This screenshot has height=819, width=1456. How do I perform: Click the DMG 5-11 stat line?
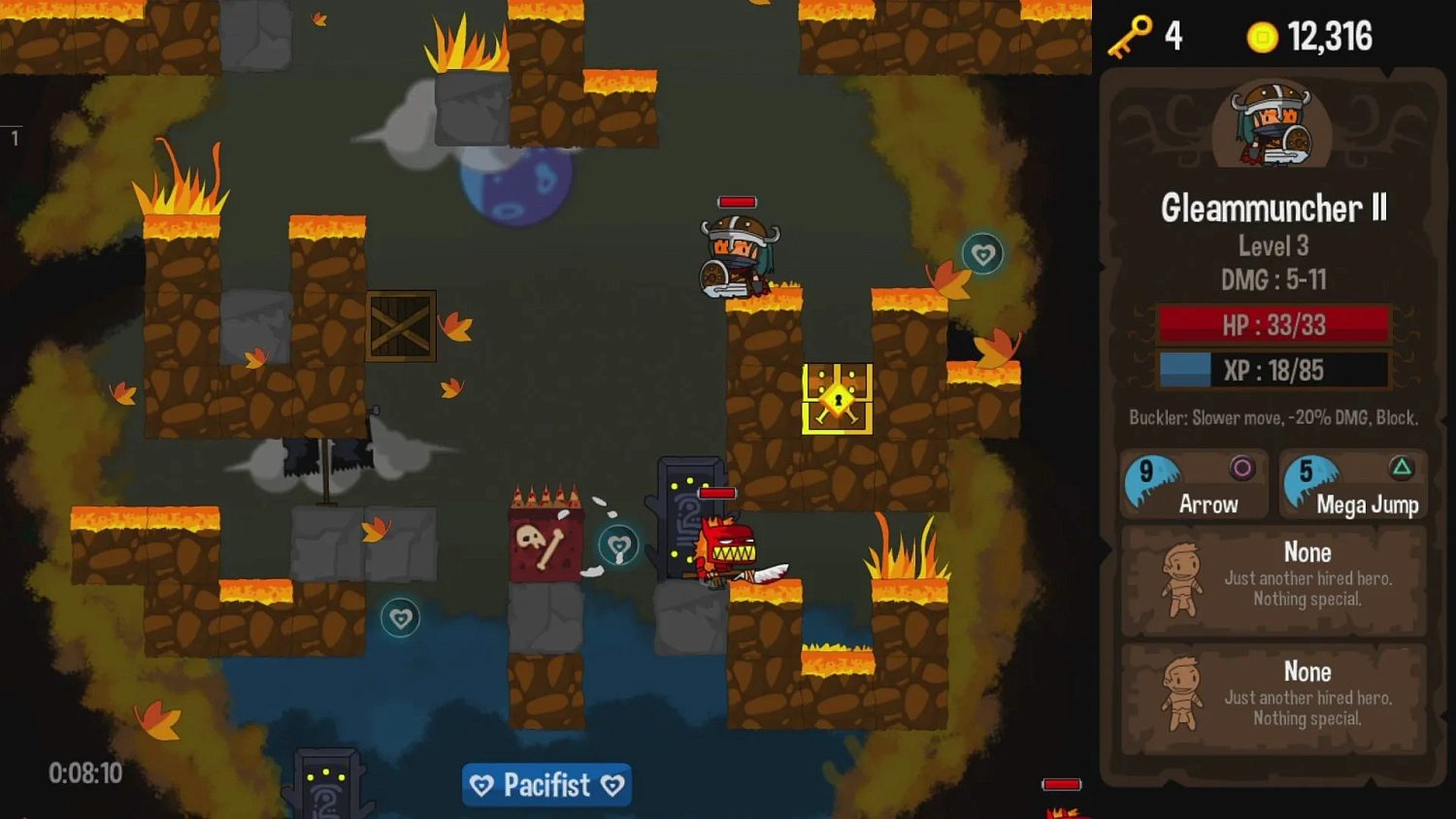1274,280
